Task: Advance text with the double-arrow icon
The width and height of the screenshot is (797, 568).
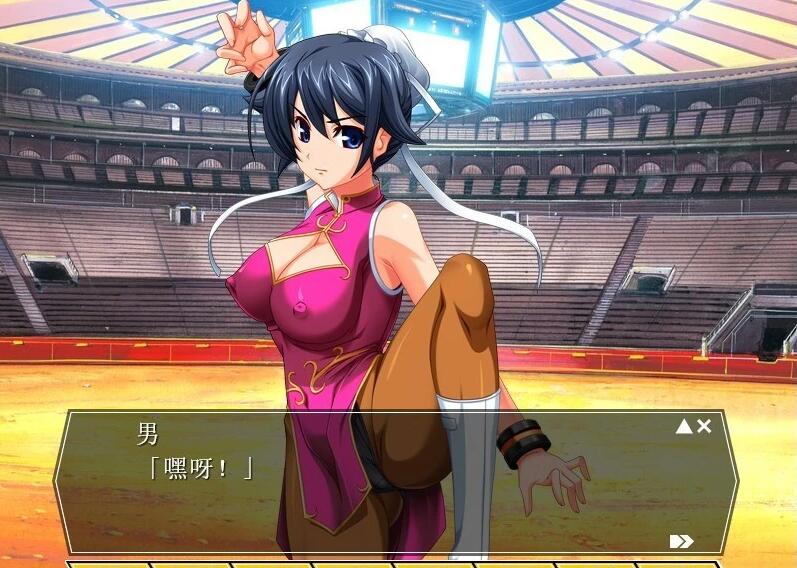Action: click(681, 541)
